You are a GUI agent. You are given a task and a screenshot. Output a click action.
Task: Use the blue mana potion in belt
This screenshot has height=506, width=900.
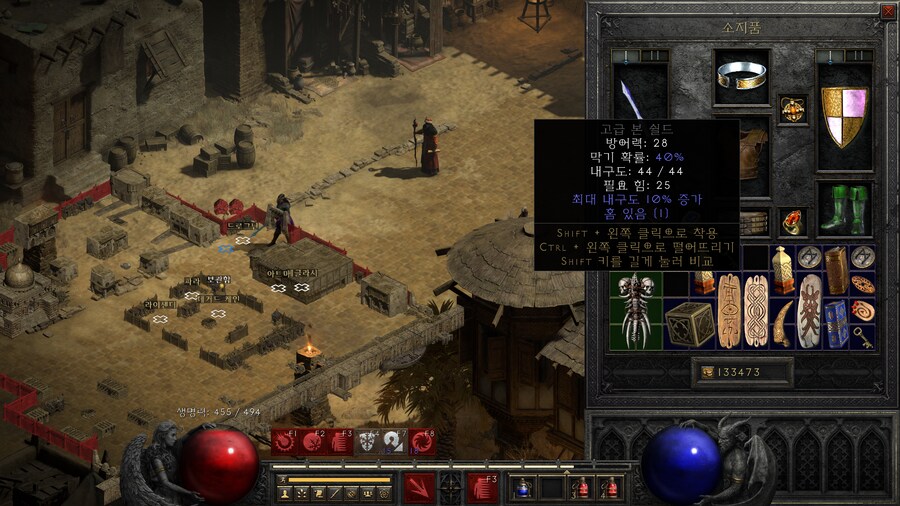(x=523, y=488)
